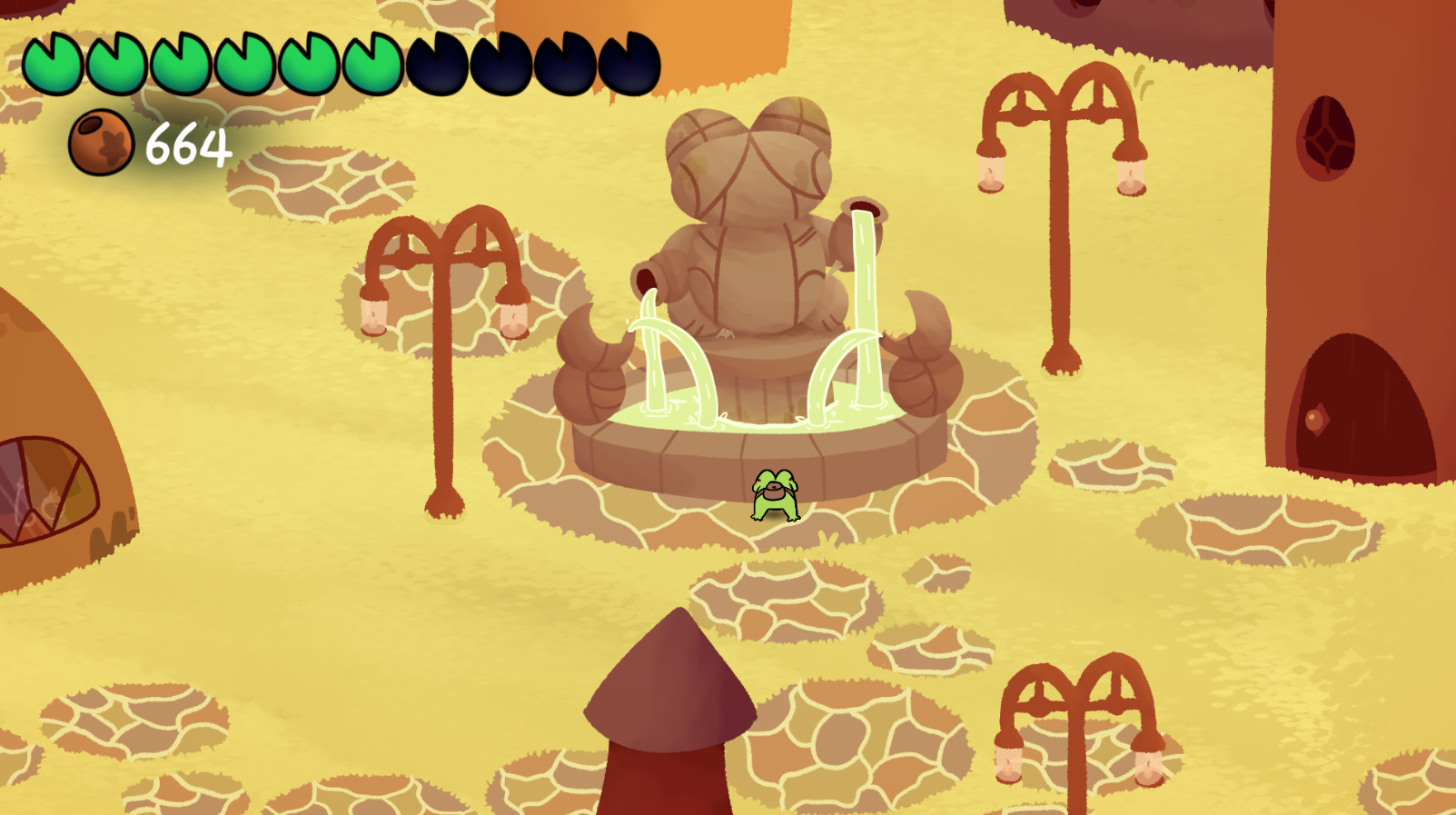Screen dimensions: 1456x815
Task: Click the doorknob on the tower door
Action: [x=1312, y=420]
